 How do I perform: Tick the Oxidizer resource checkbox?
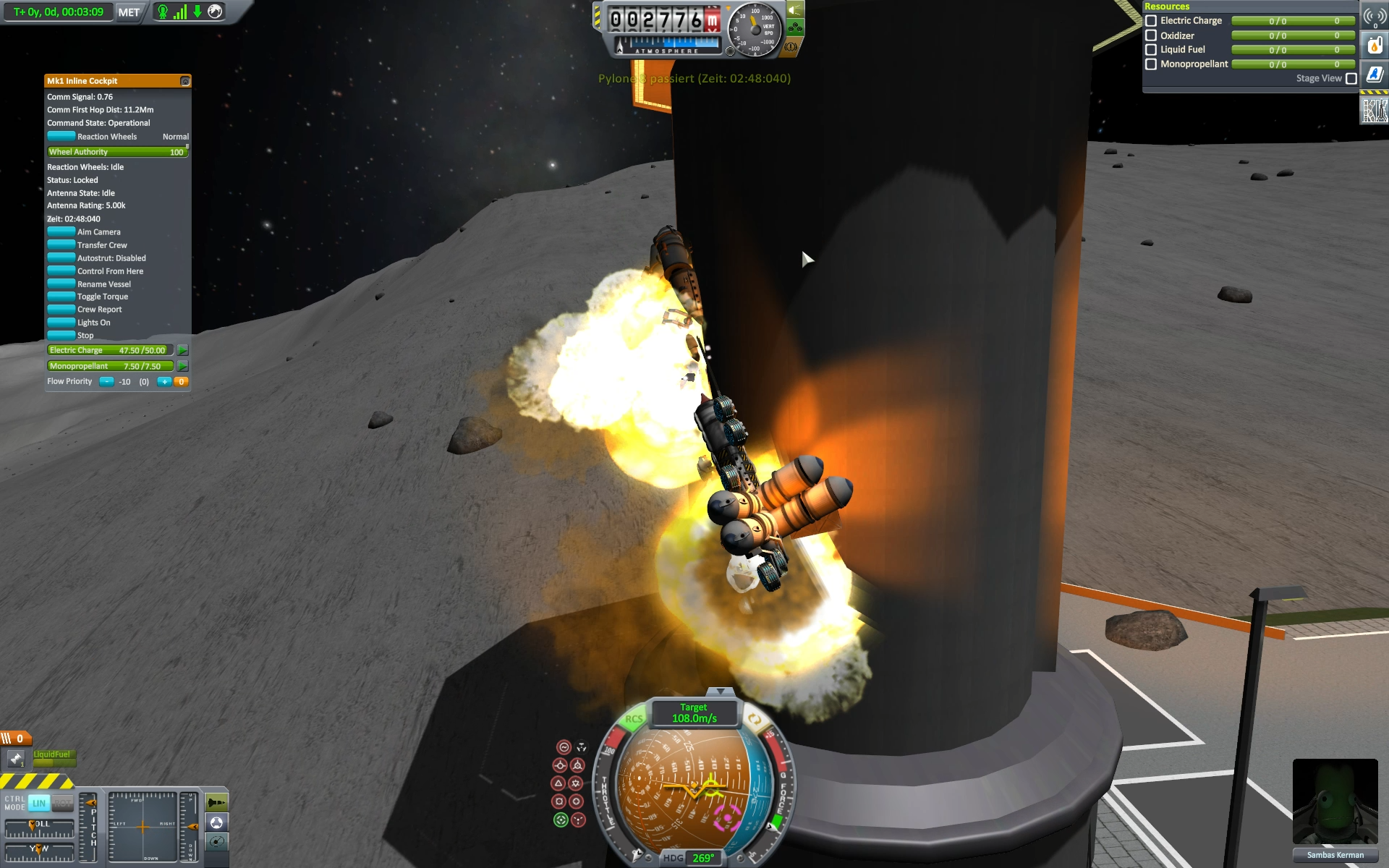coord(1151,35)
